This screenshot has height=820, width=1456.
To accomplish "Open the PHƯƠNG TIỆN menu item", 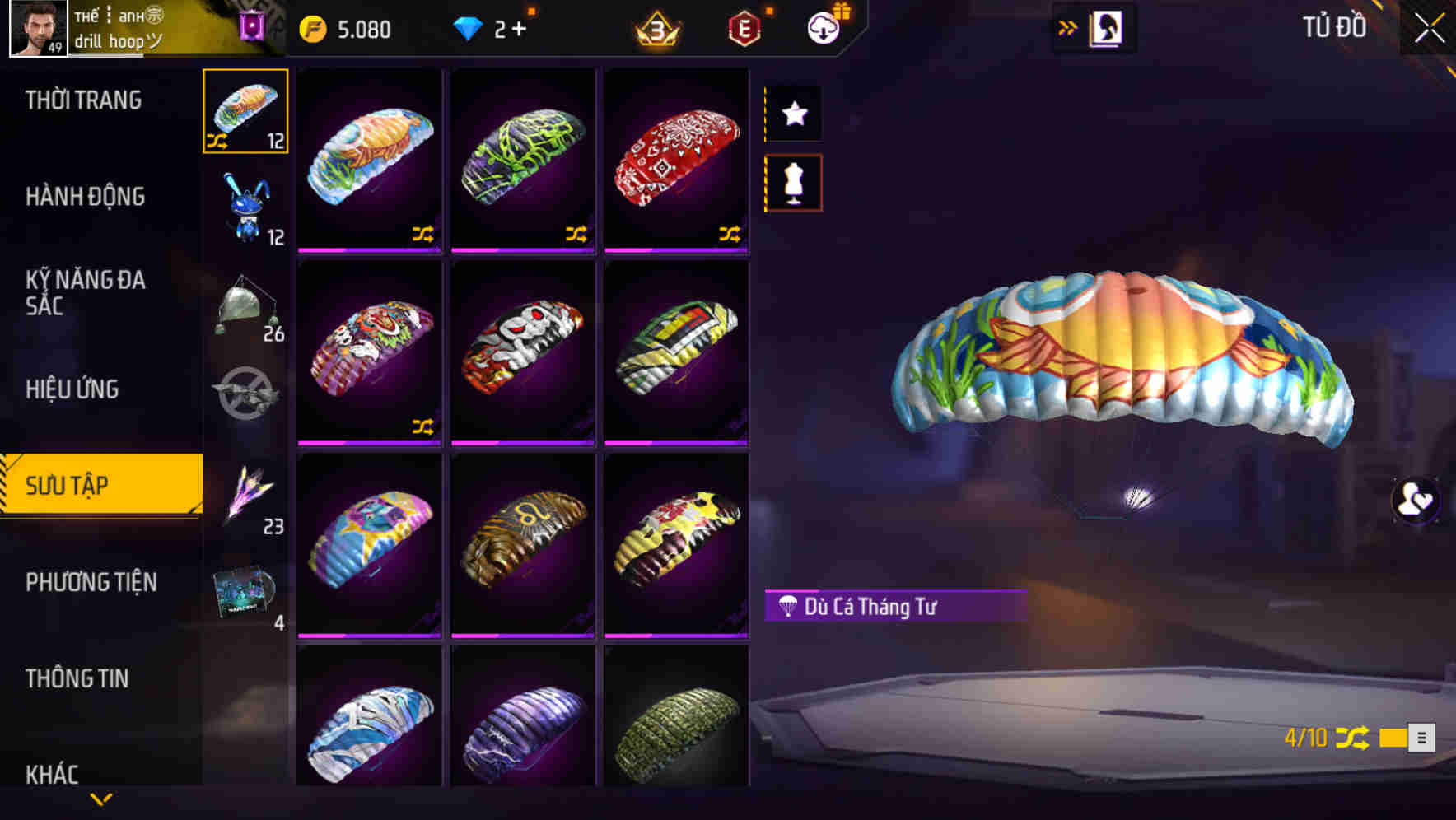I will [x=91, y=582].
